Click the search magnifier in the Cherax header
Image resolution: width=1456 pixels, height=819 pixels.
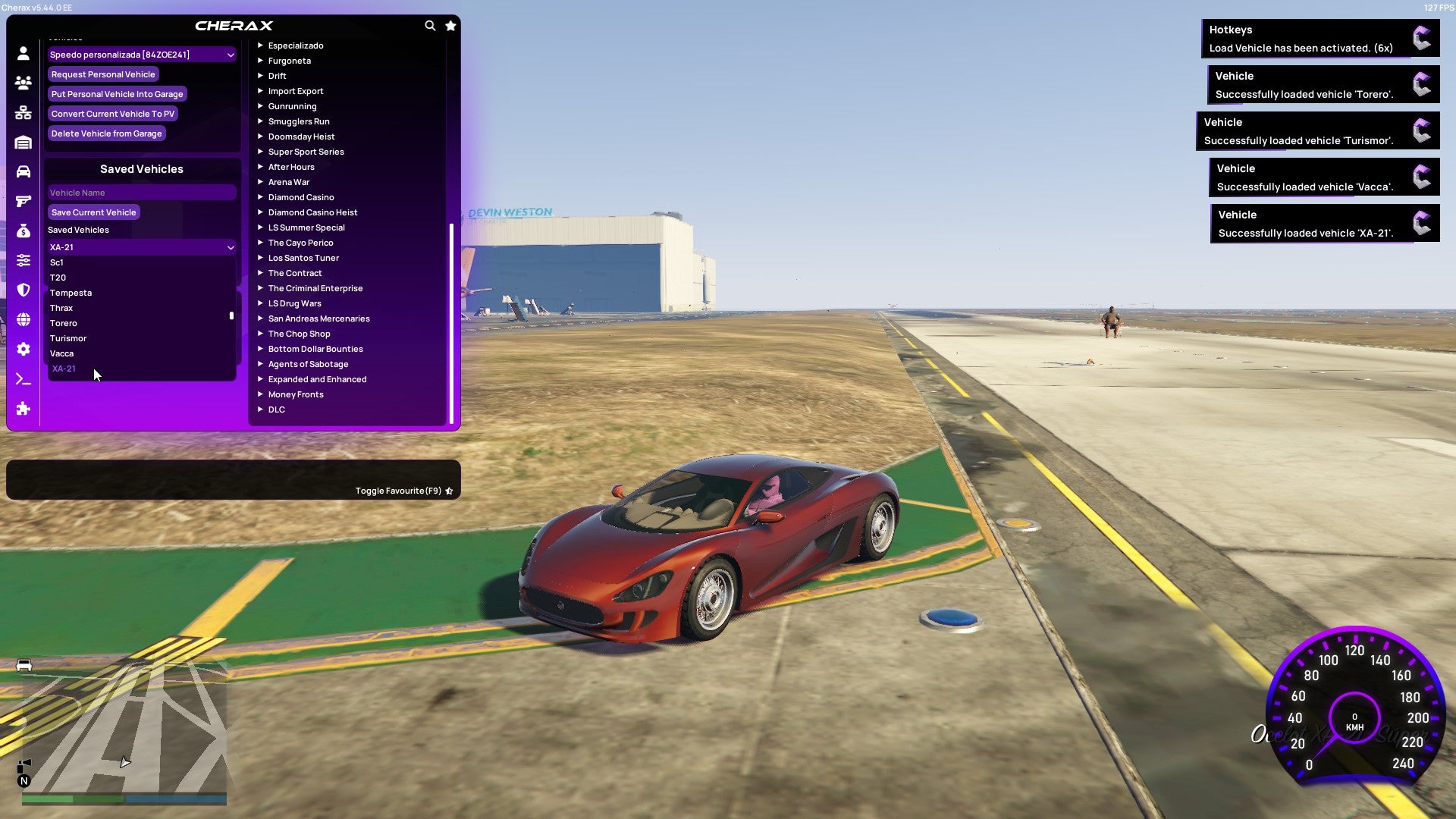coord(430,25)
